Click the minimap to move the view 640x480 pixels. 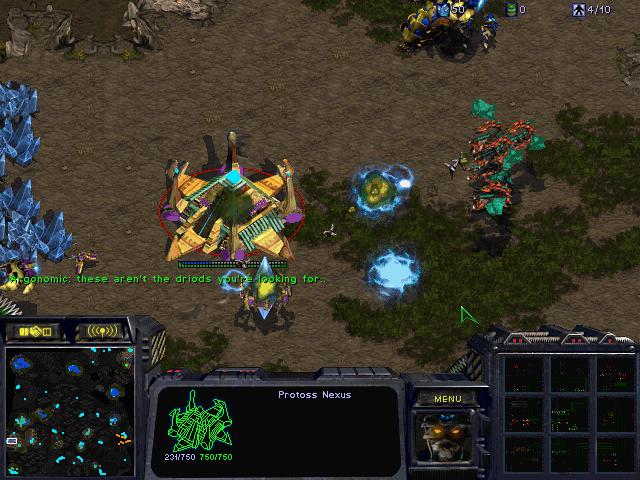[x=70, y=396]
